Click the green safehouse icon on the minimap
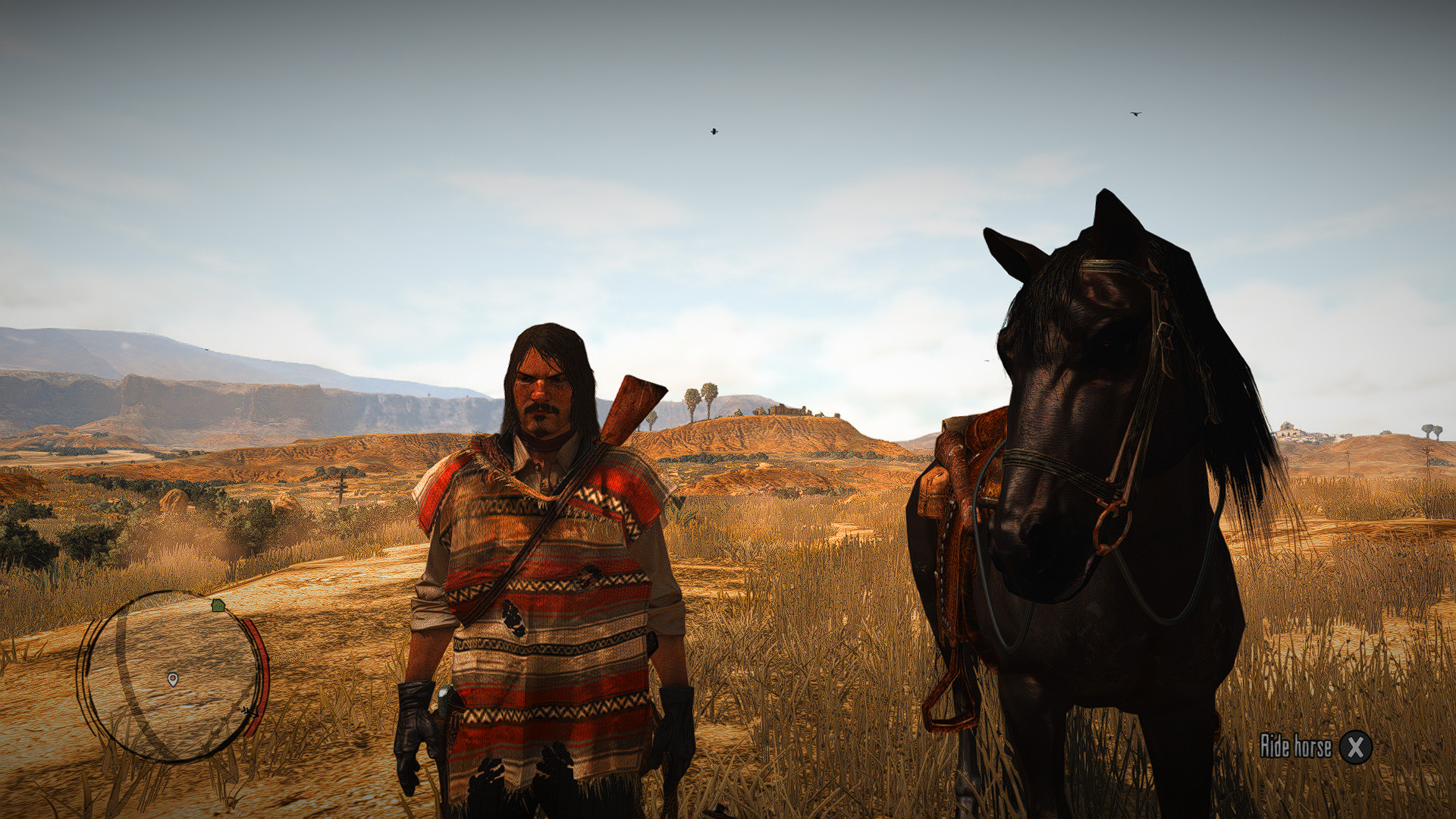The width and height of the screenshot is (1456, 819). point(217,605)
